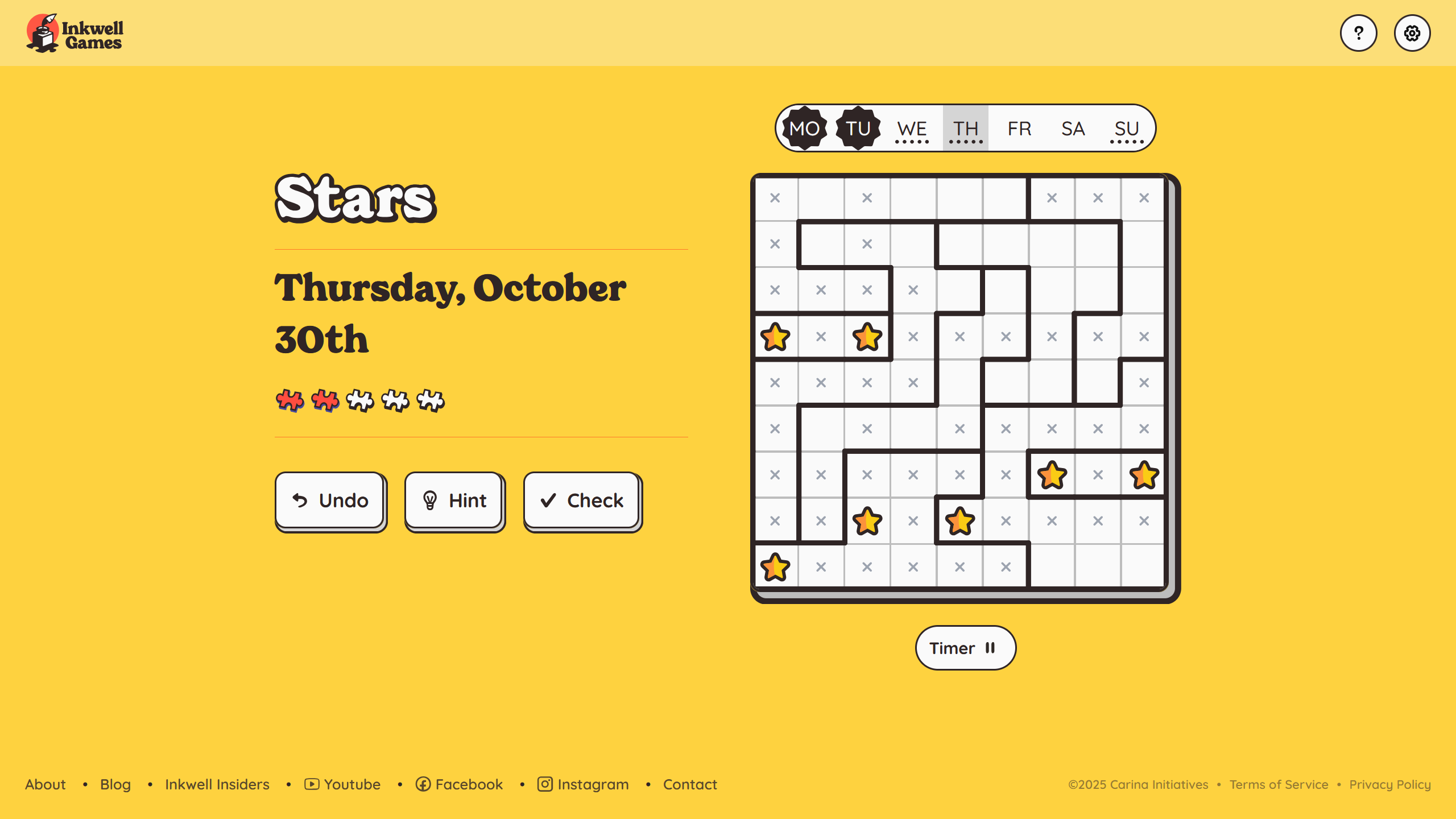This screenshot has height=819, width=1456.
Task: Choose the FR day tab
Action: [x=1019, y=129]
